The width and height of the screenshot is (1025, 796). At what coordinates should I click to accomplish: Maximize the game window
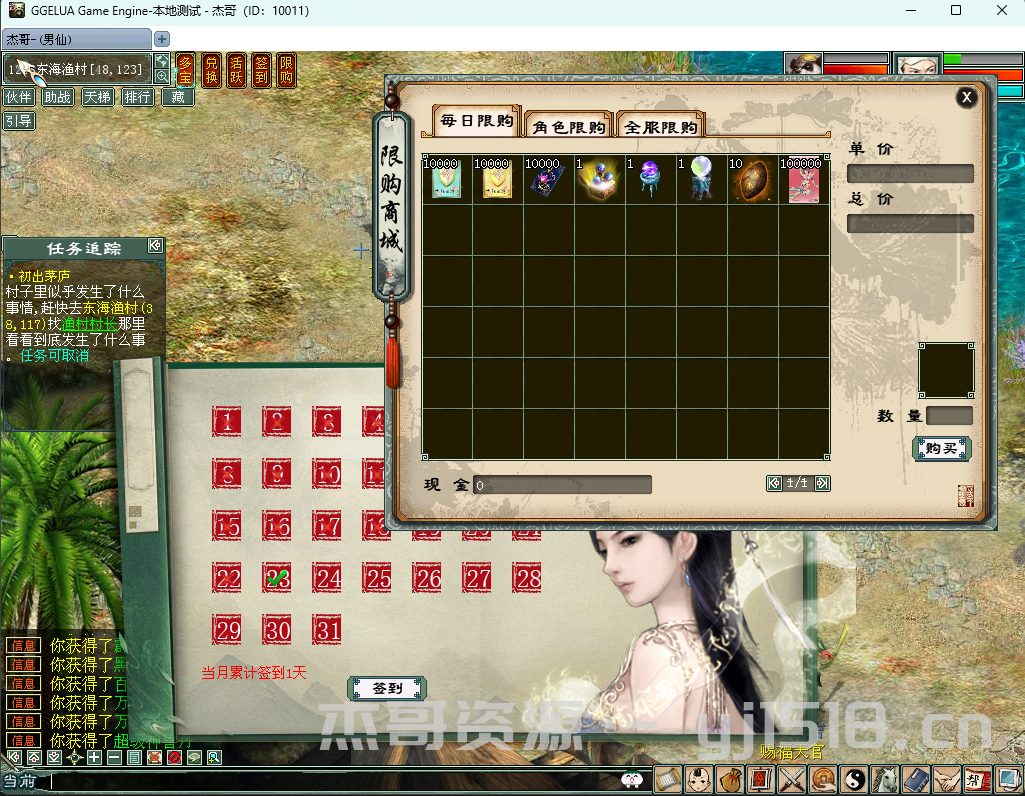coord(956,11)
